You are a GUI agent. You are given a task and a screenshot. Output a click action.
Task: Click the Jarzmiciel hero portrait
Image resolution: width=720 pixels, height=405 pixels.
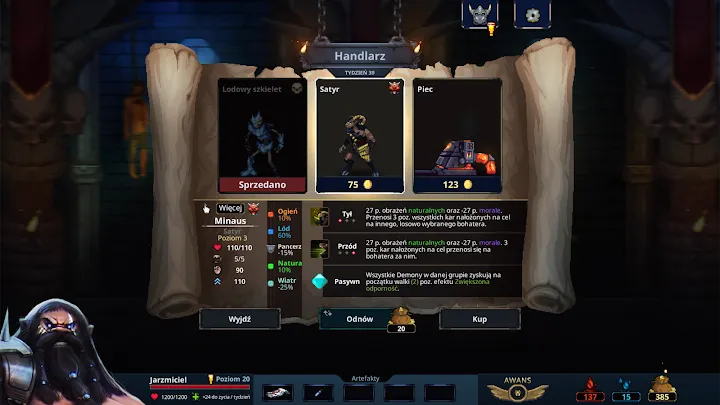coord(60,350)
